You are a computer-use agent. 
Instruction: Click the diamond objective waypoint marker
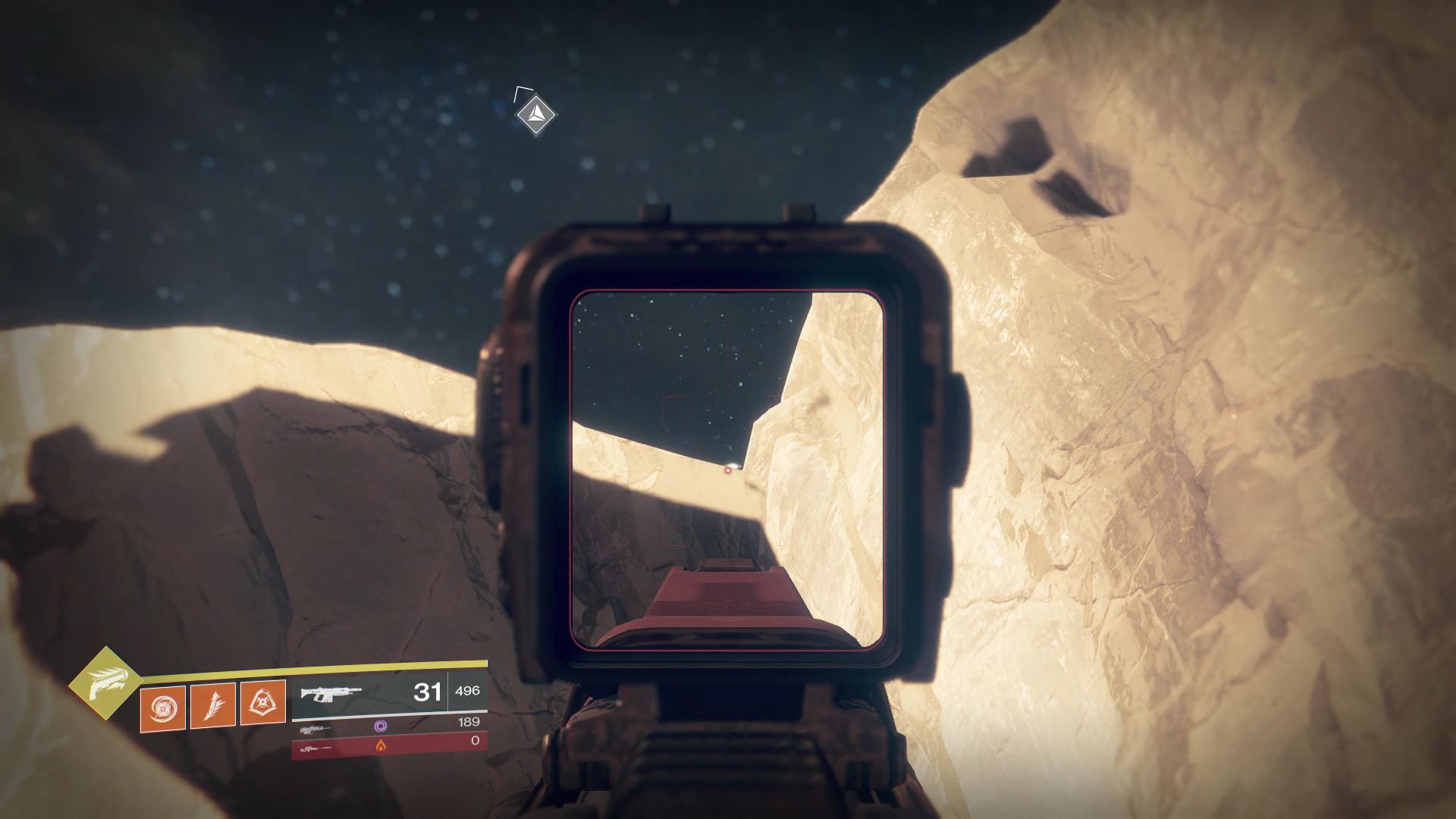(x=535, y=115)
